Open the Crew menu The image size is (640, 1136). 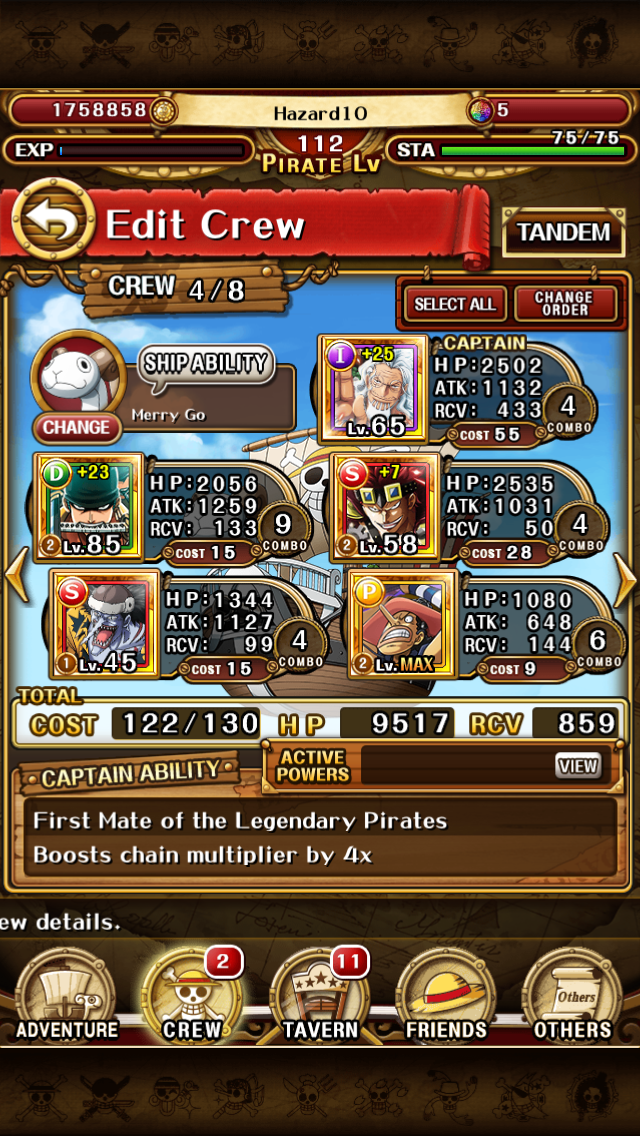[x=192, y=997]
